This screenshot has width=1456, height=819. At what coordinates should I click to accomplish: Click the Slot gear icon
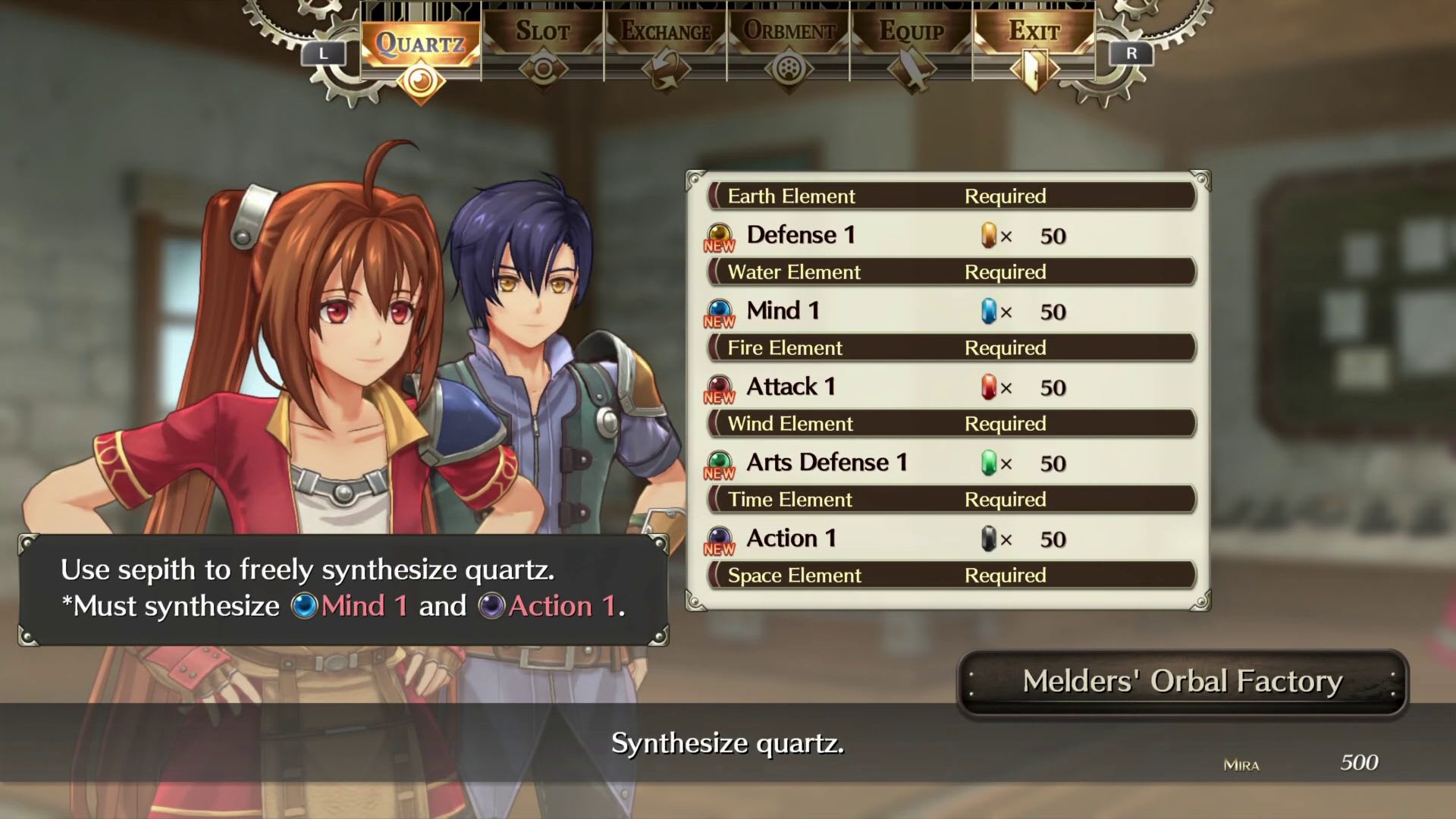543,70
